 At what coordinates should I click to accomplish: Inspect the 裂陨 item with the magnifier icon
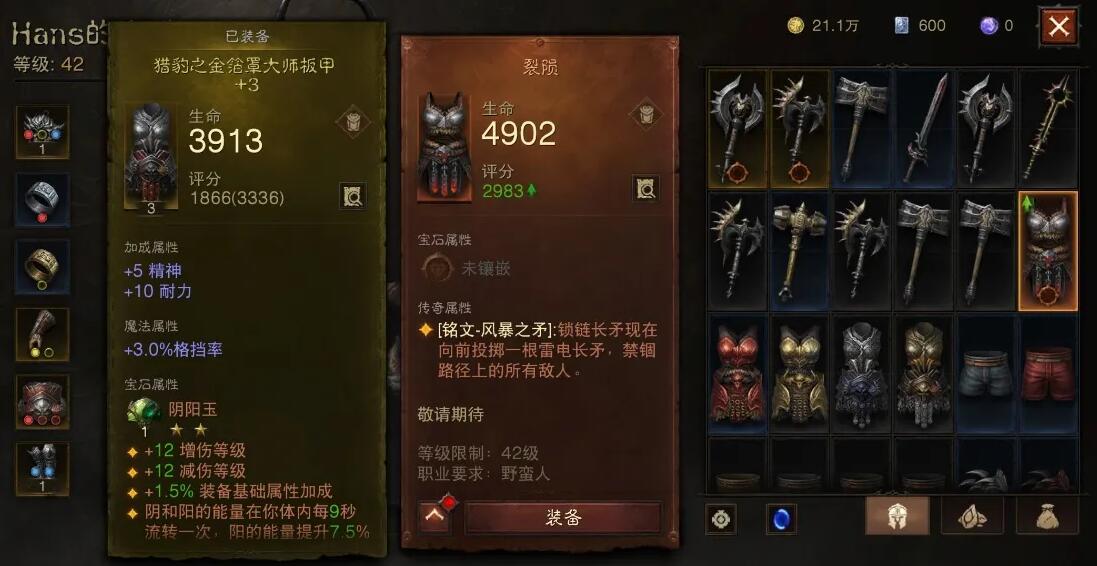[645, 186]
